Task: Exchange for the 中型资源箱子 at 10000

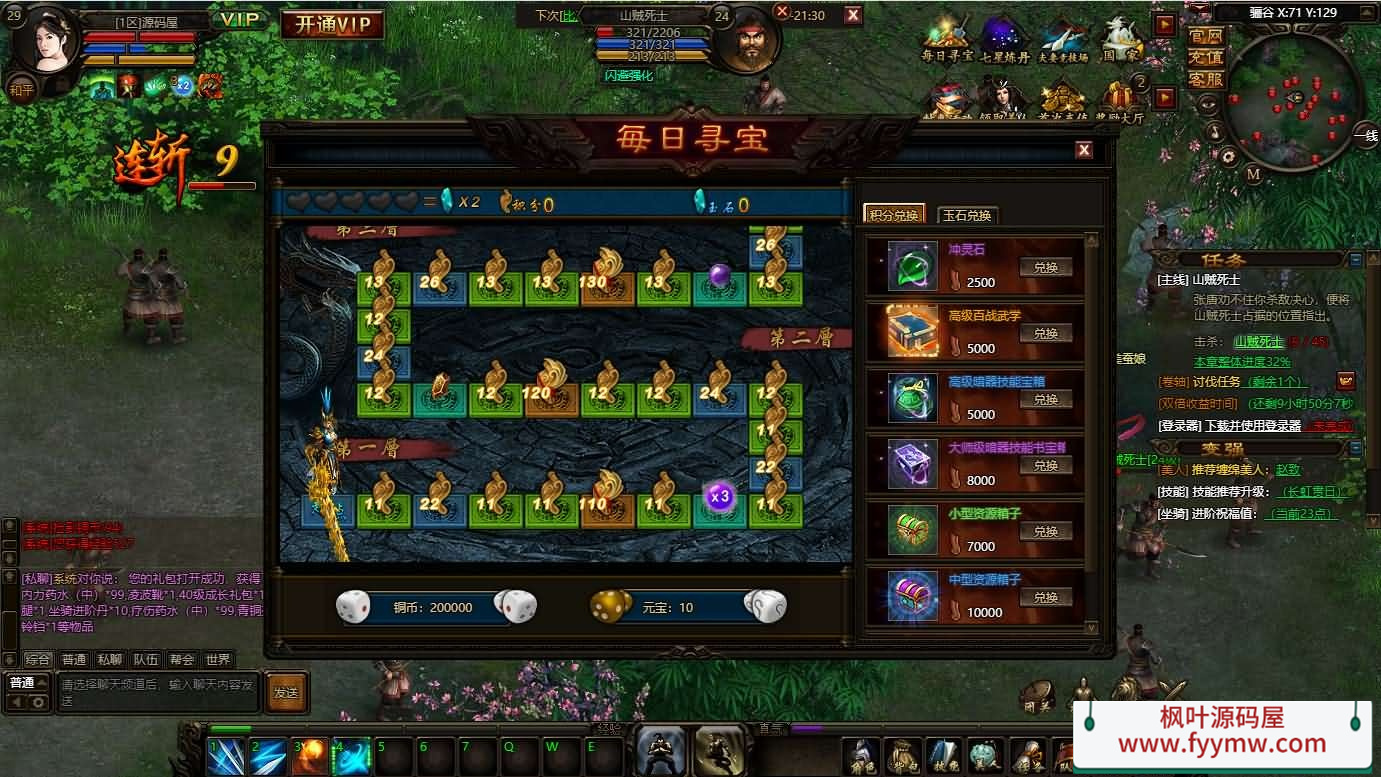Action: coord(1045,597)
